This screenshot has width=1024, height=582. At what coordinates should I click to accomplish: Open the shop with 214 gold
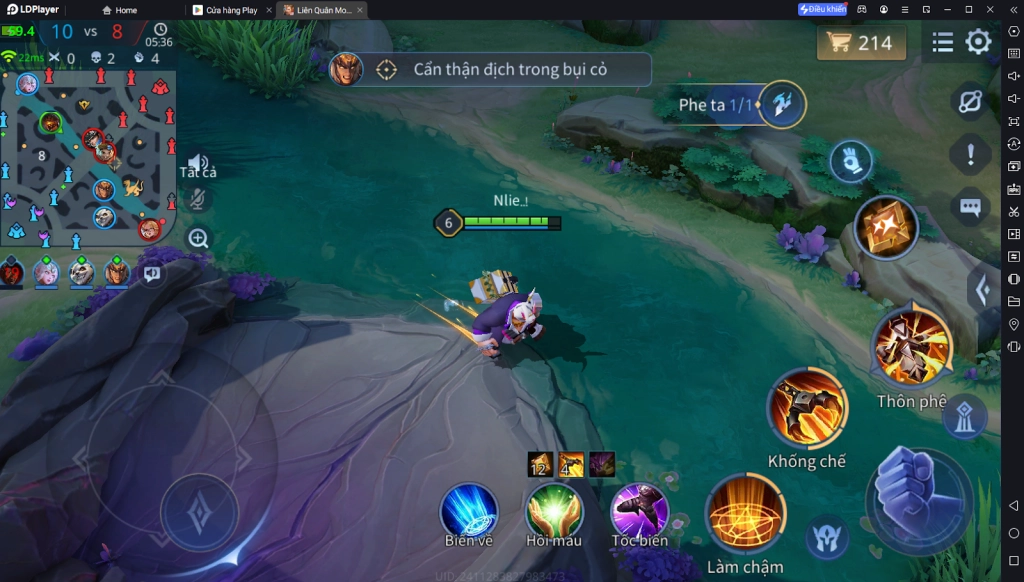tap(861, 43)
